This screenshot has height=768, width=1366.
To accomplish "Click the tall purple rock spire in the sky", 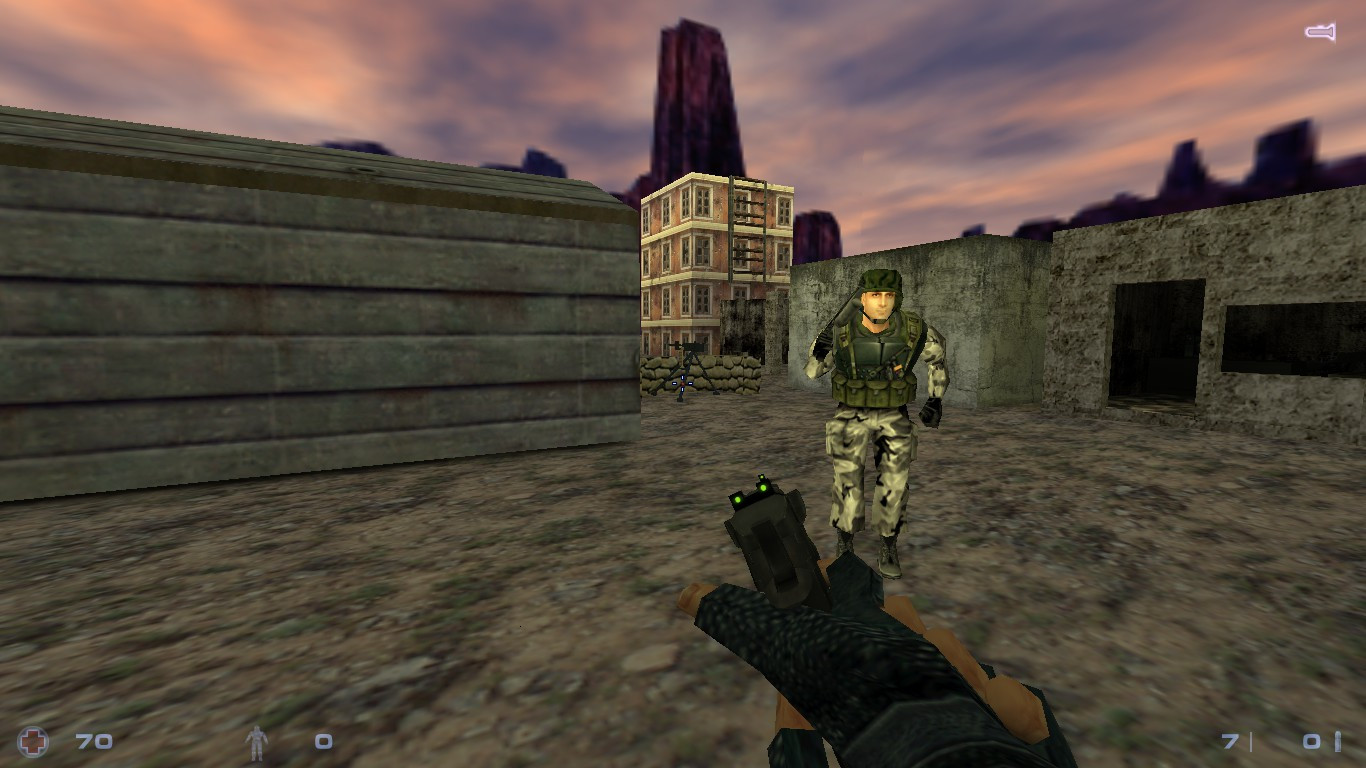I will (690, 90).
